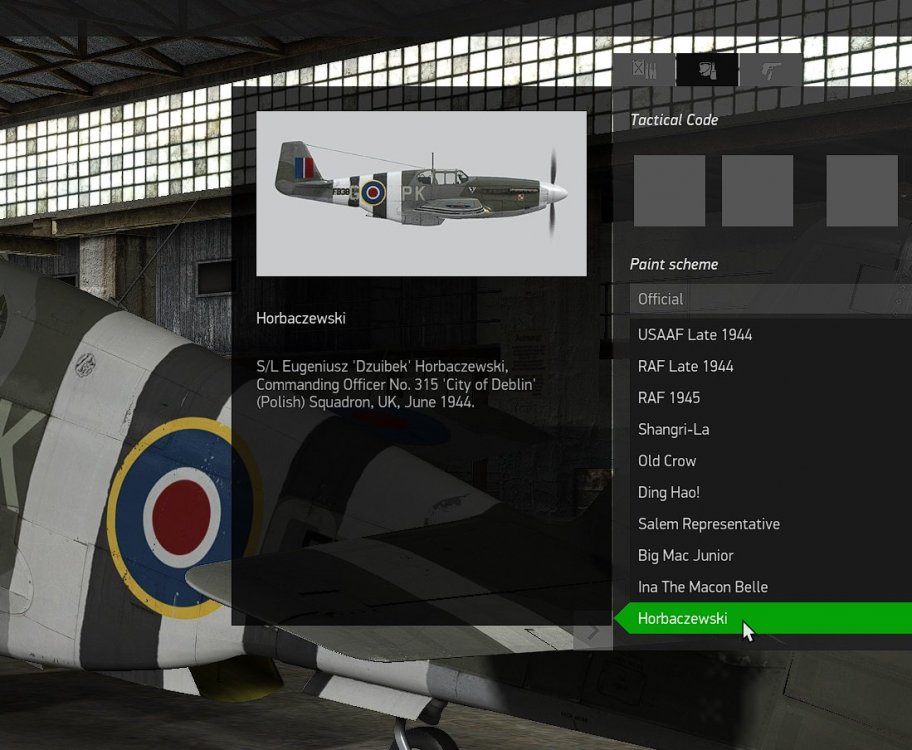The width and height of the screenshot is (912, 750).
Task: Select the USAAF Late 1944 paint scheme
Action: tap(695, 335)
